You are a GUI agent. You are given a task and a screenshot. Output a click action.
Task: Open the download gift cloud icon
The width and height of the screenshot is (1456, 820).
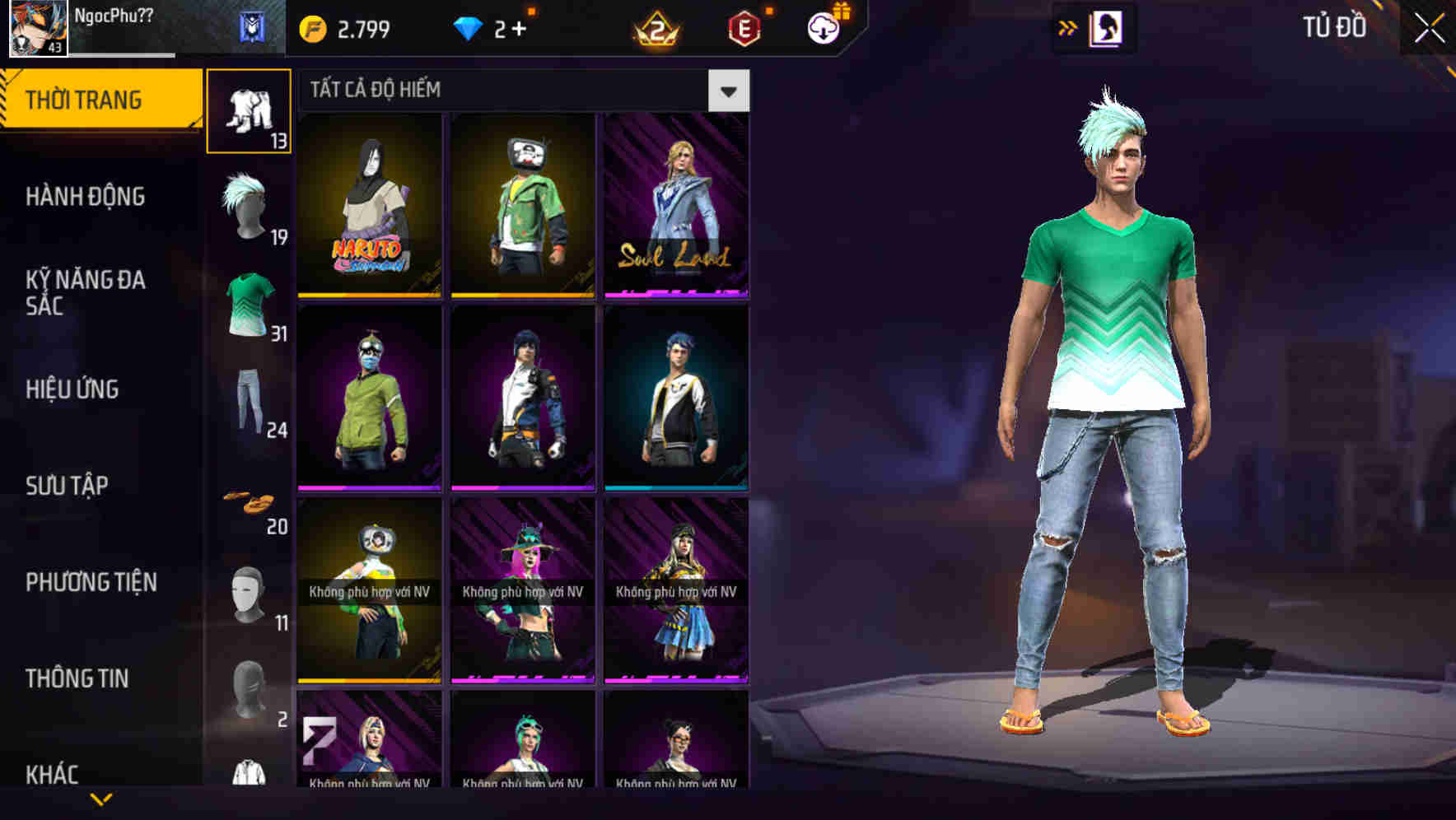tap(822, 27)
